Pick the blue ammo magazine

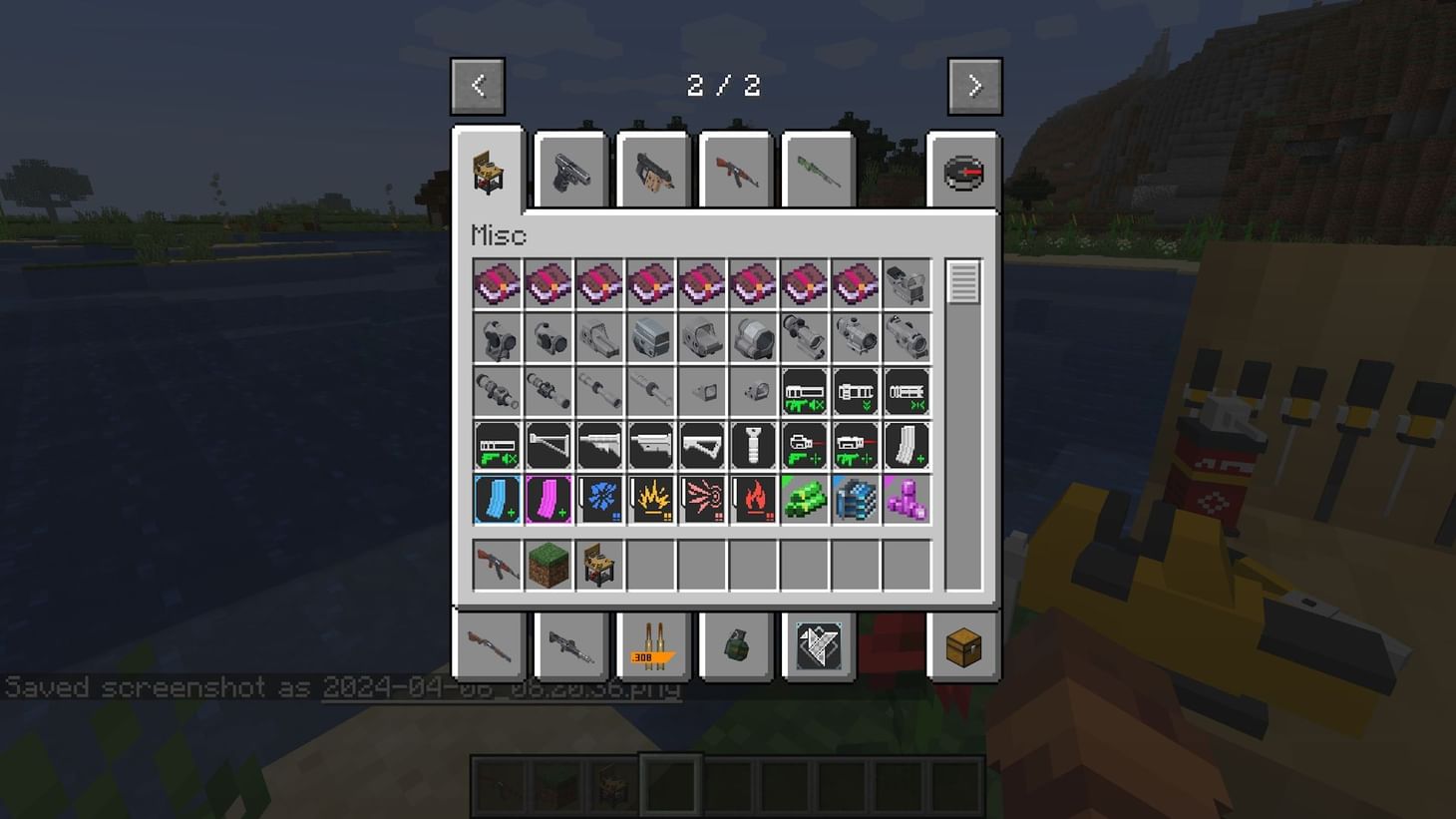[497, 499]
